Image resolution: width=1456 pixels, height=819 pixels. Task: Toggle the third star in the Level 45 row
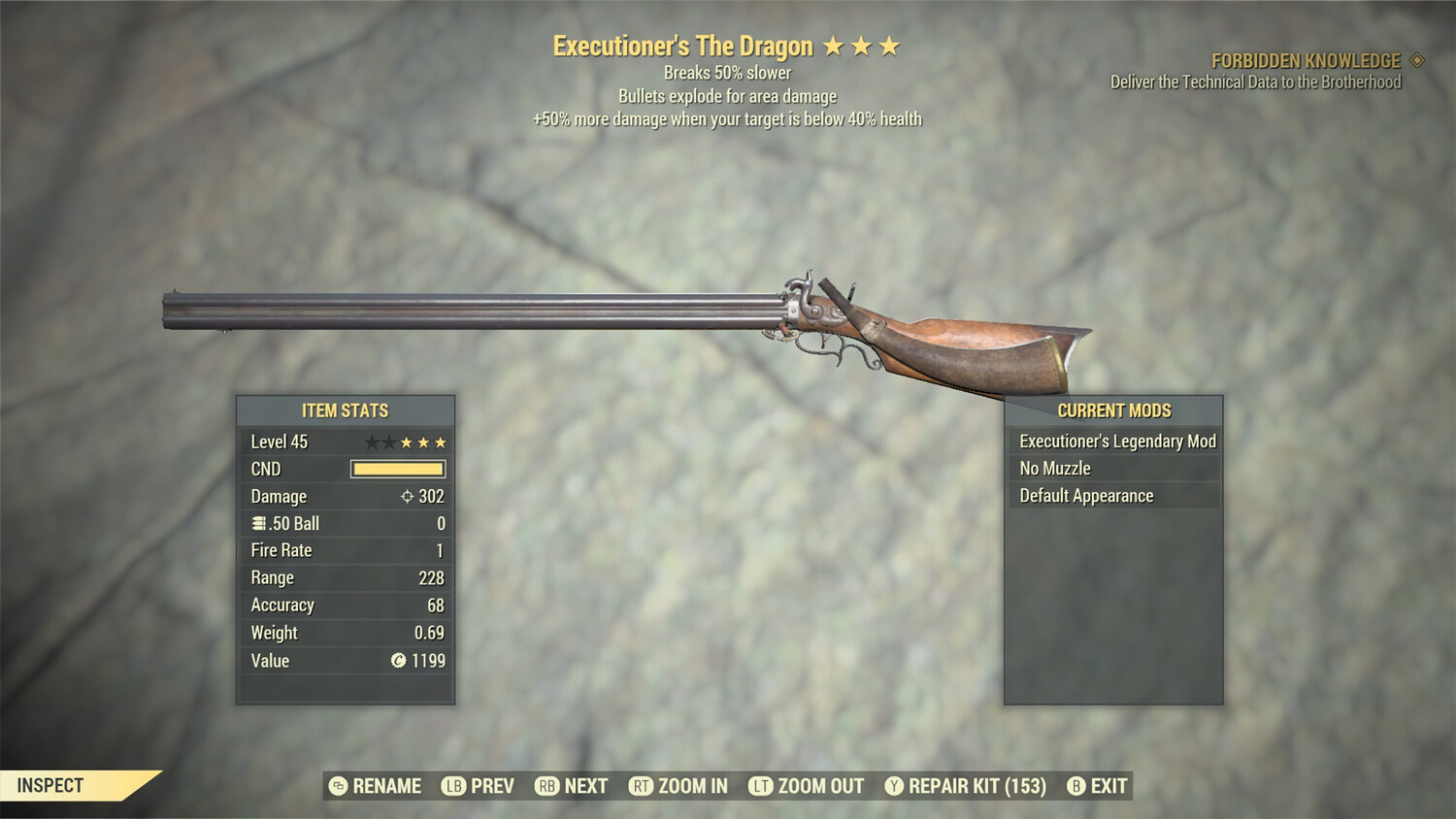(x=408, y=442)
